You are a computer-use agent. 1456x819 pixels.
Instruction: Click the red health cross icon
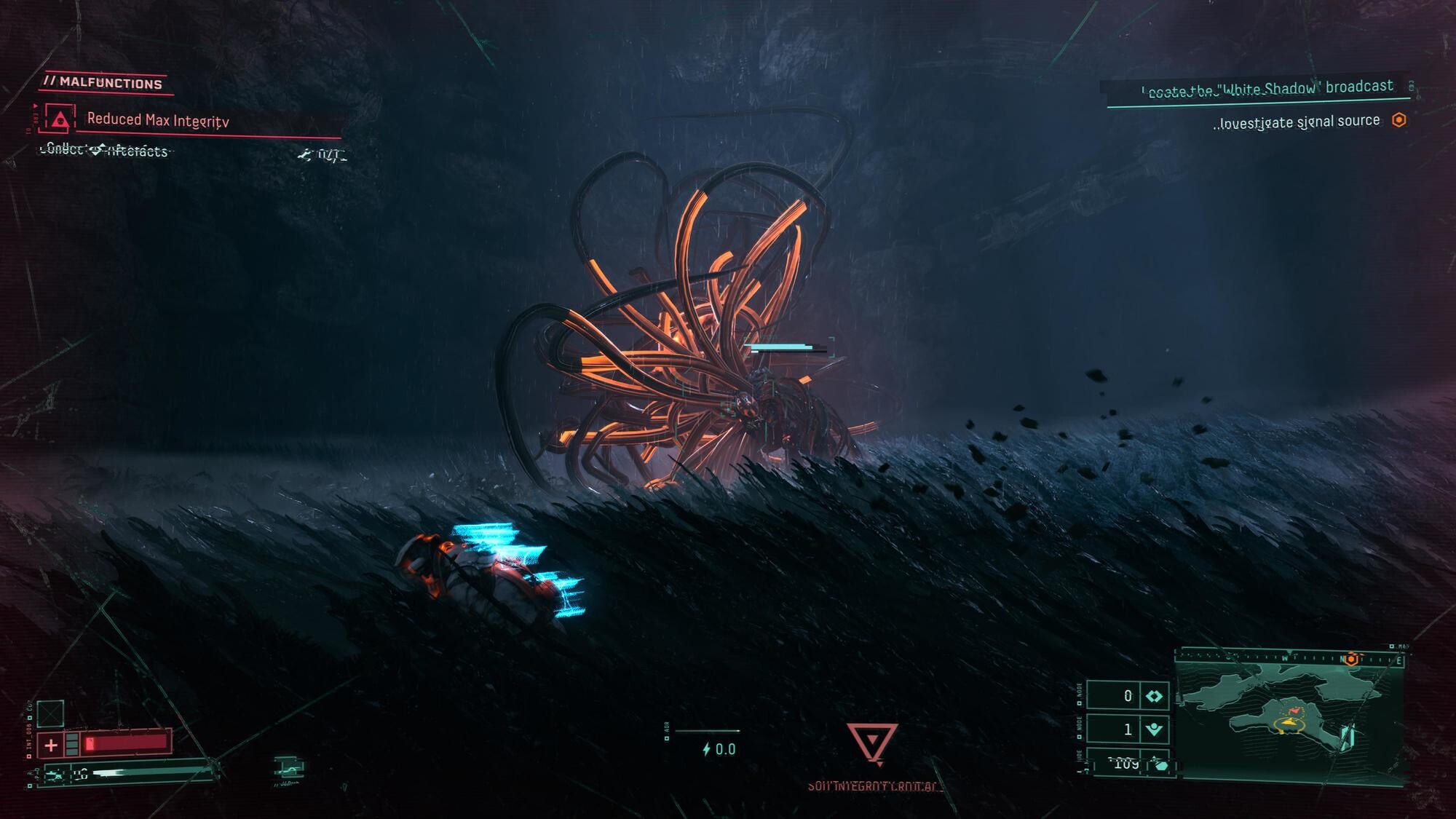[51, 745]
